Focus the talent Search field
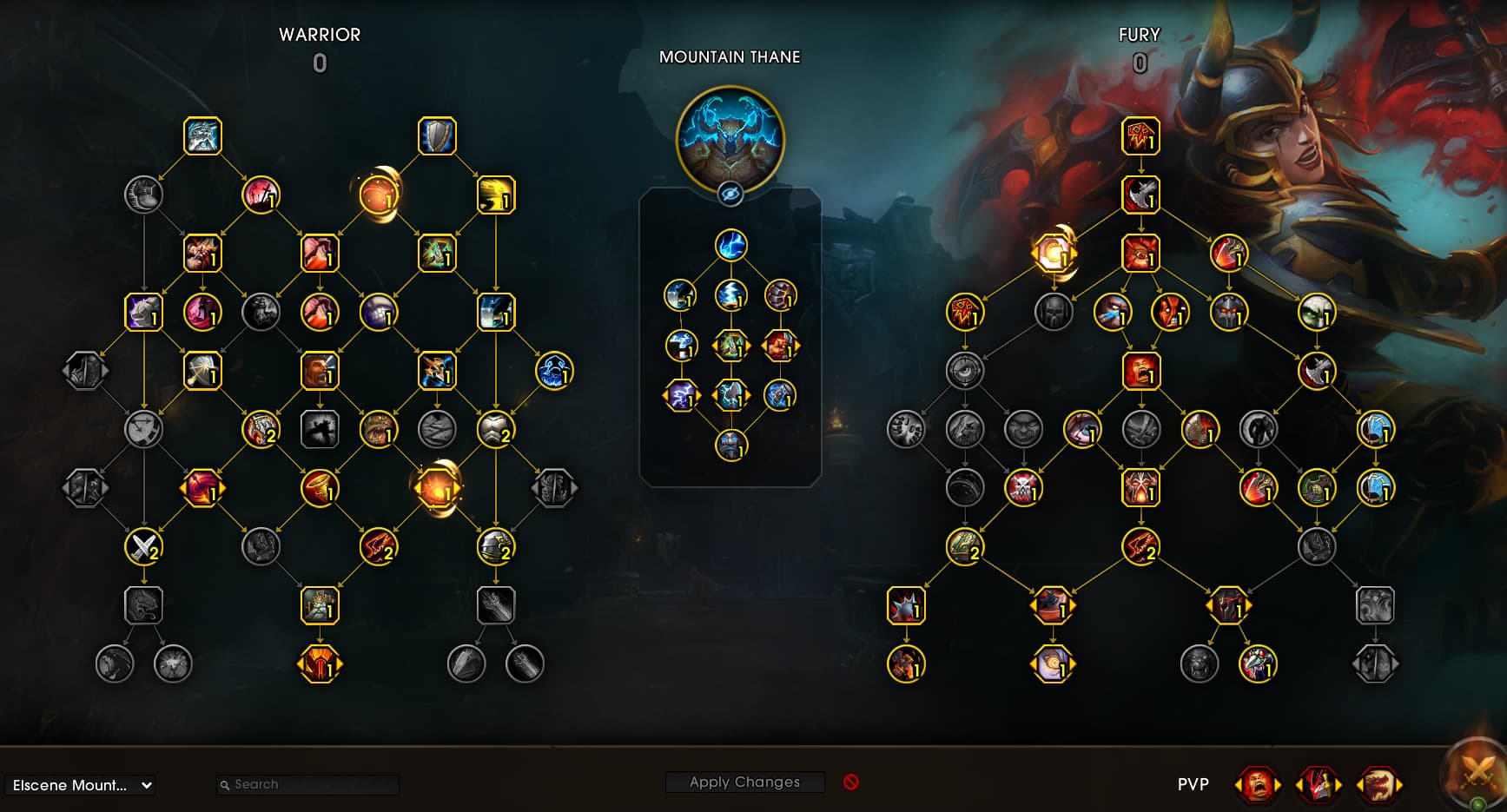 [308, 784]
